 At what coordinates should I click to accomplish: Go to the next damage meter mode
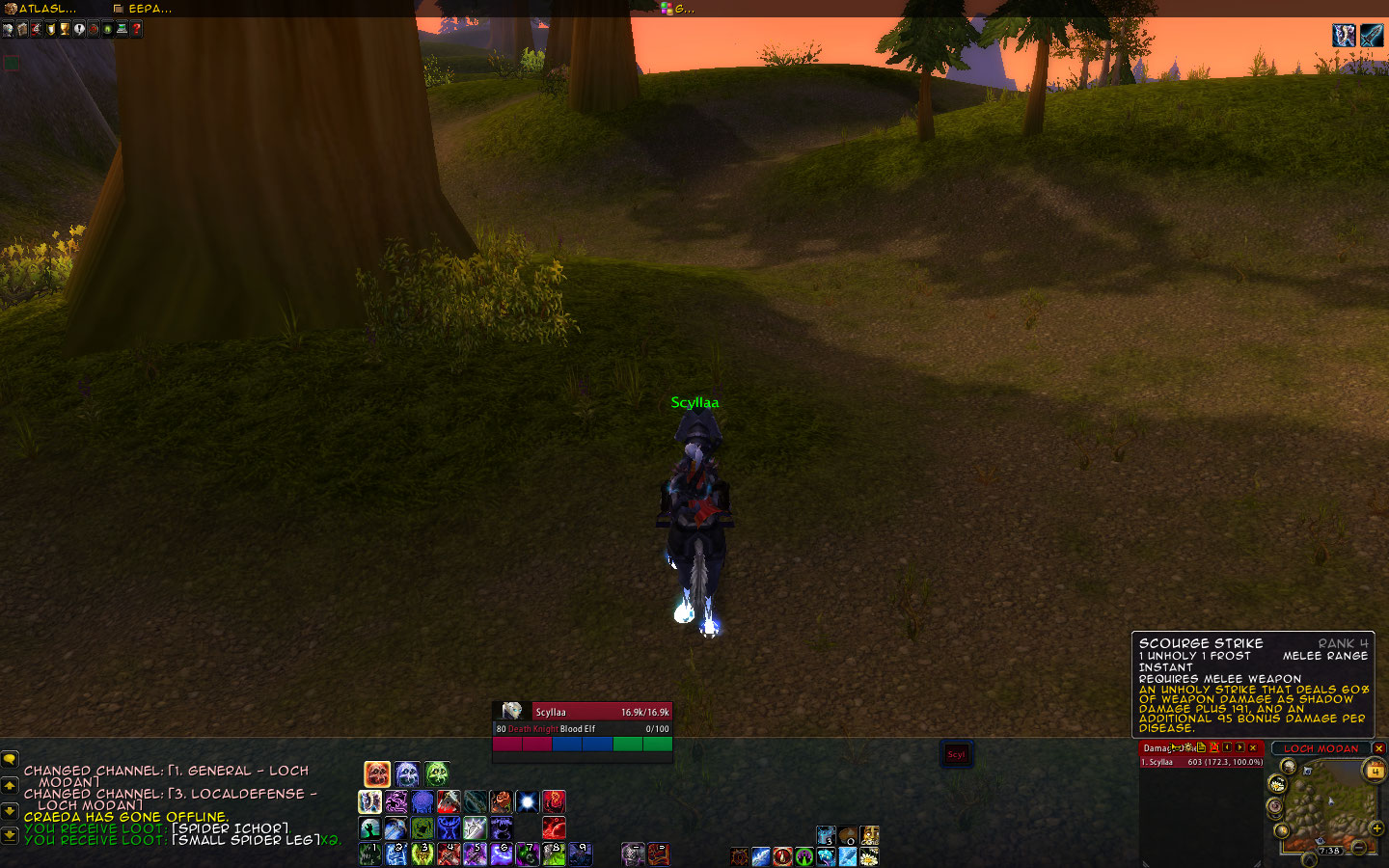pyautogui.click(x=1239, y=747)
